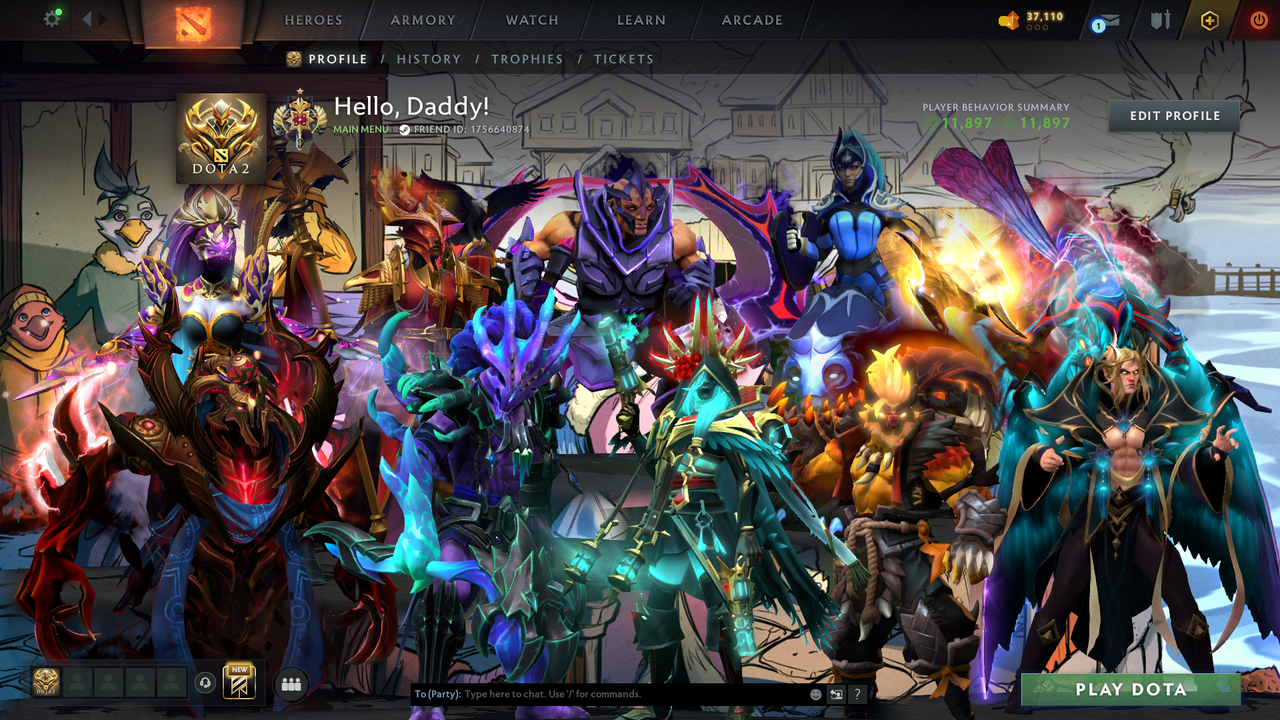The image size is (1280, 720).
Task: Open Dota Plus via the gold hexagon icon
Action: (1210, 19)
